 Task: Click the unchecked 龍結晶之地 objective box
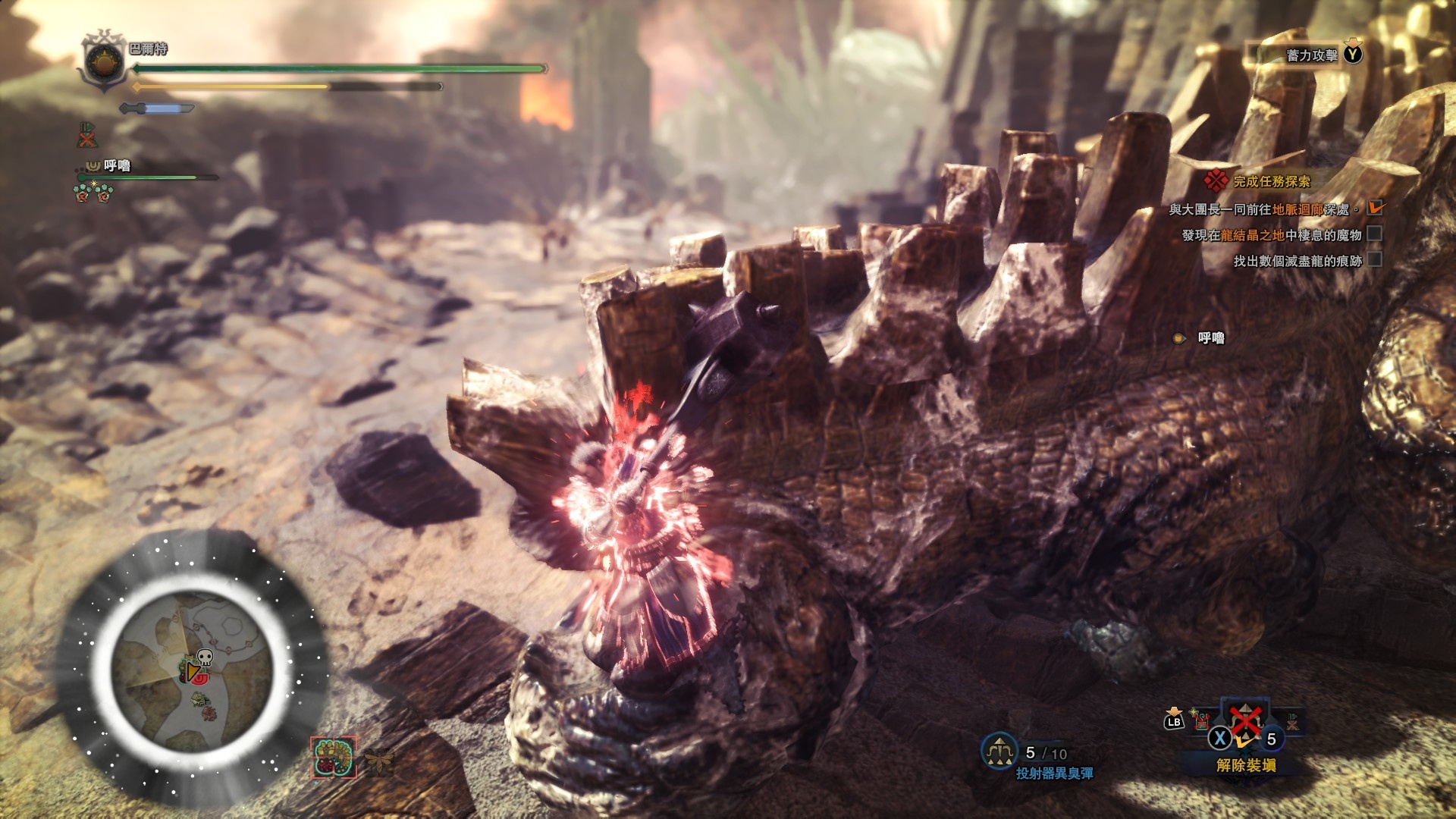point(1375,234)
